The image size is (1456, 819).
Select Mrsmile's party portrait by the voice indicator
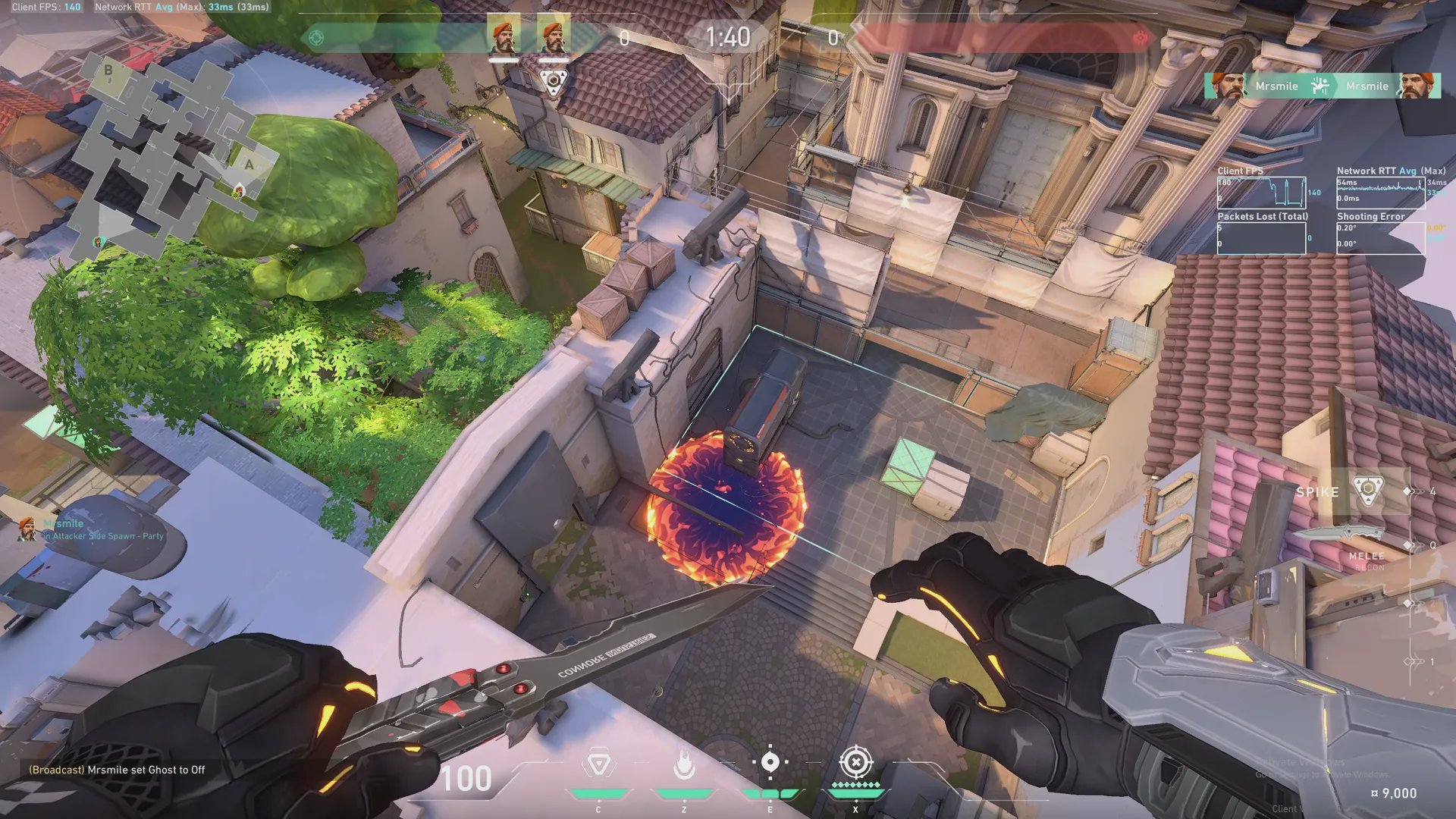click(x=27, y=529)
